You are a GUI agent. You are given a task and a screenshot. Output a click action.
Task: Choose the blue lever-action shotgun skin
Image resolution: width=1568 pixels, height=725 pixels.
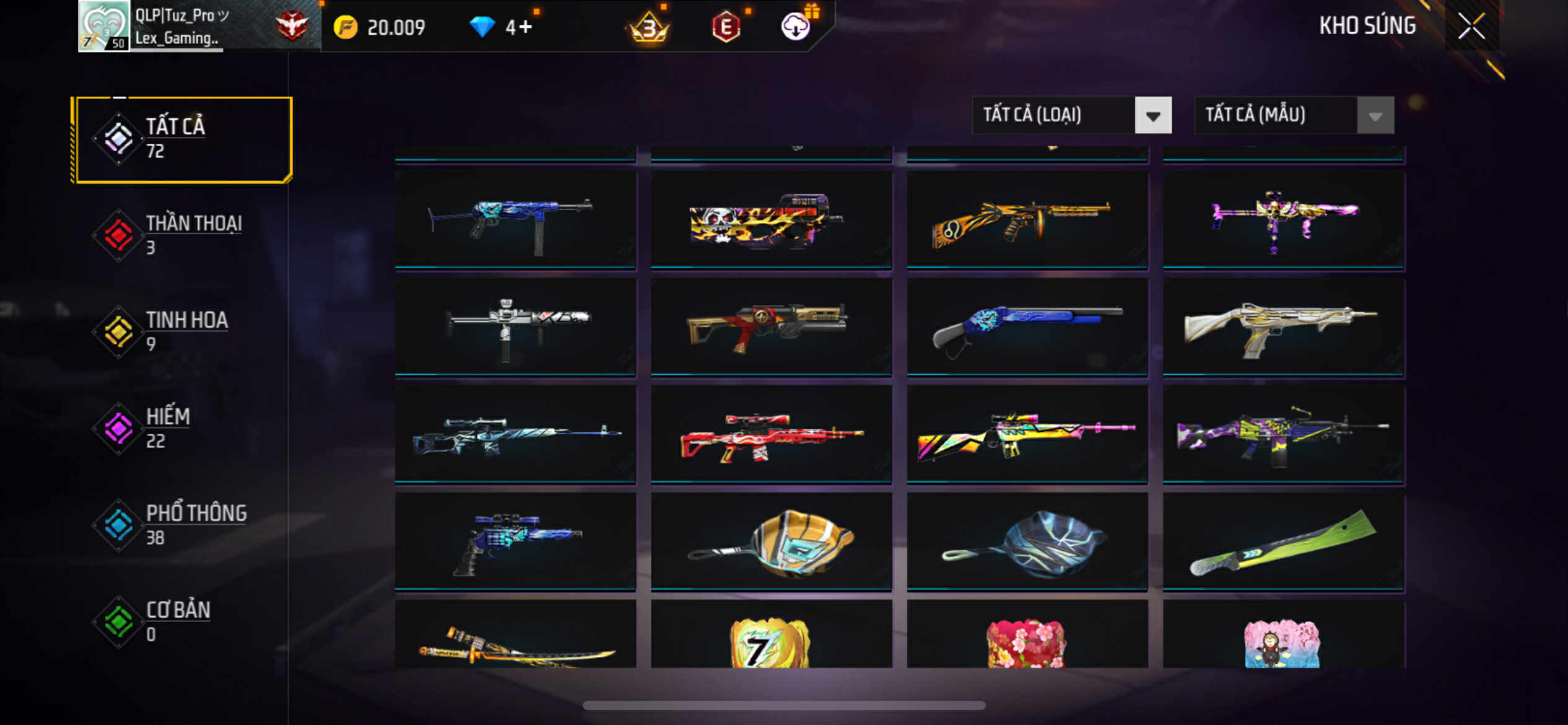[1027, 327]
